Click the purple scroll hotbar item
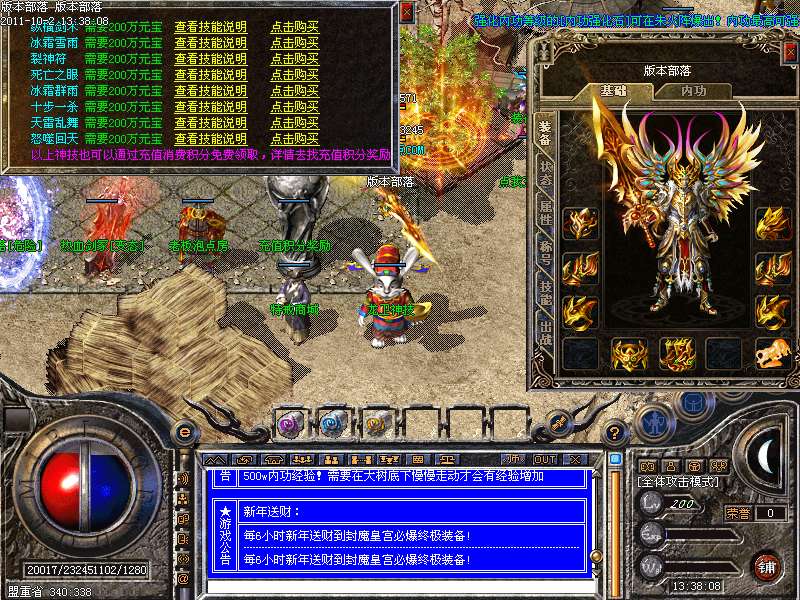This screenshot has width=800, height=600. point(291,423)
